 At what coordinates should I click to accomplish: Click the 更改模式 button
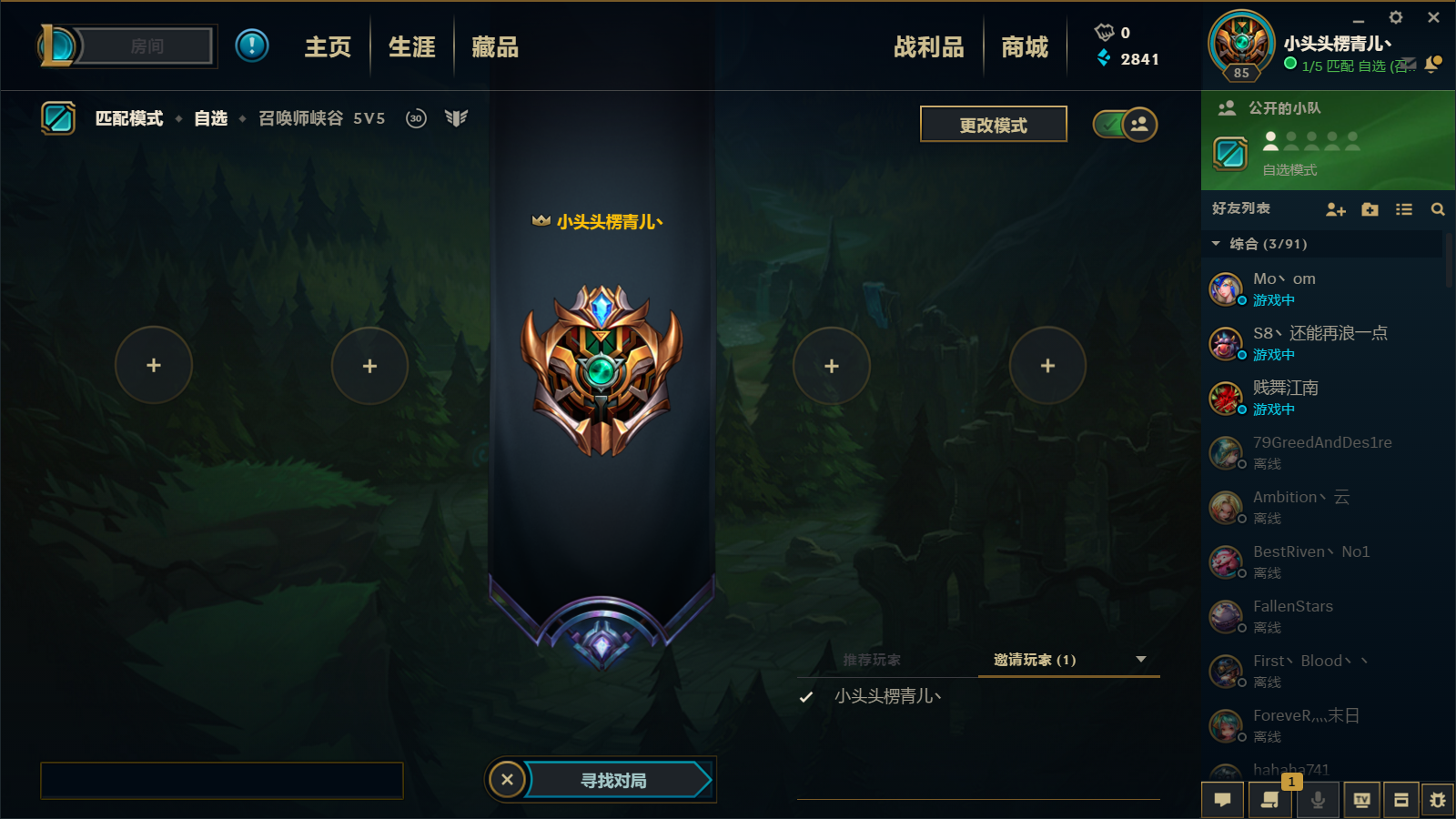tap(993, 124)
